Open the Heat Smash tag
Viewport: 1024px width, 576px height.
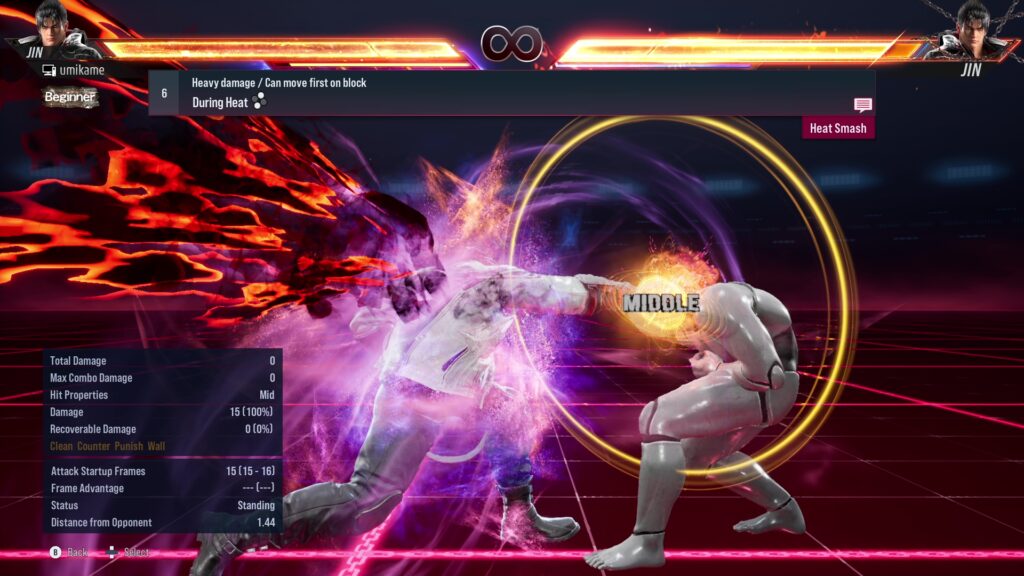coord(838,128)
